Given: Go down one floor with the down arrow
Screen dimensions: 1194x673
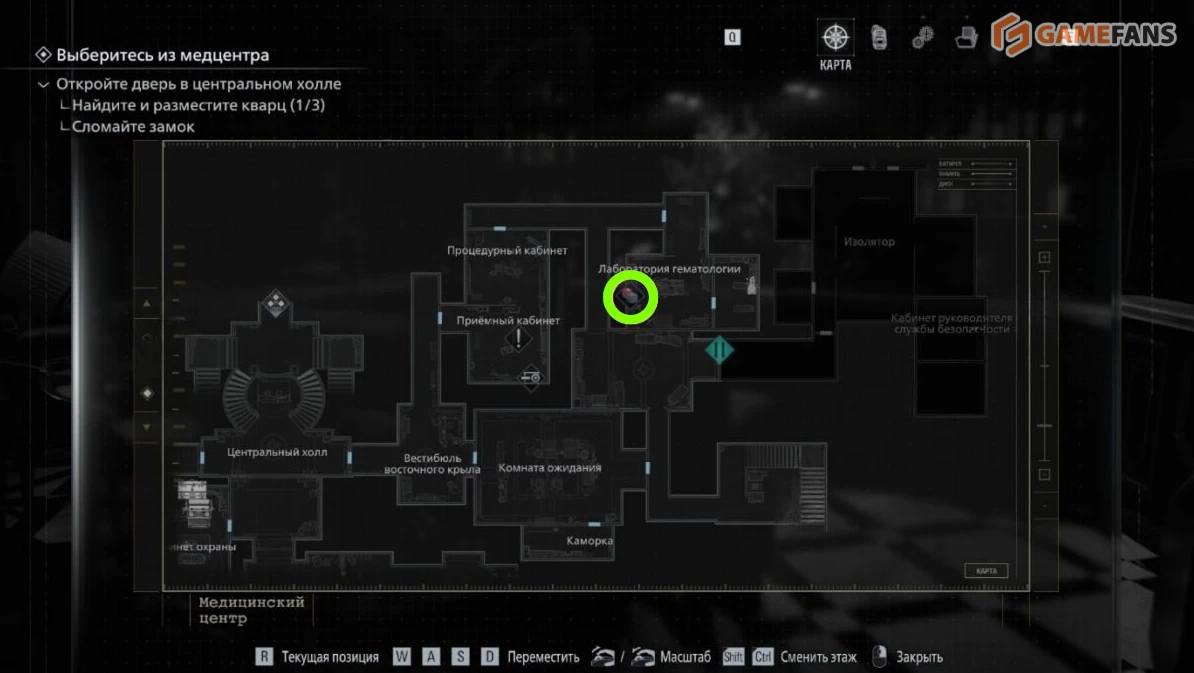Looking at the screenshot, I should [x=147, y=427].
